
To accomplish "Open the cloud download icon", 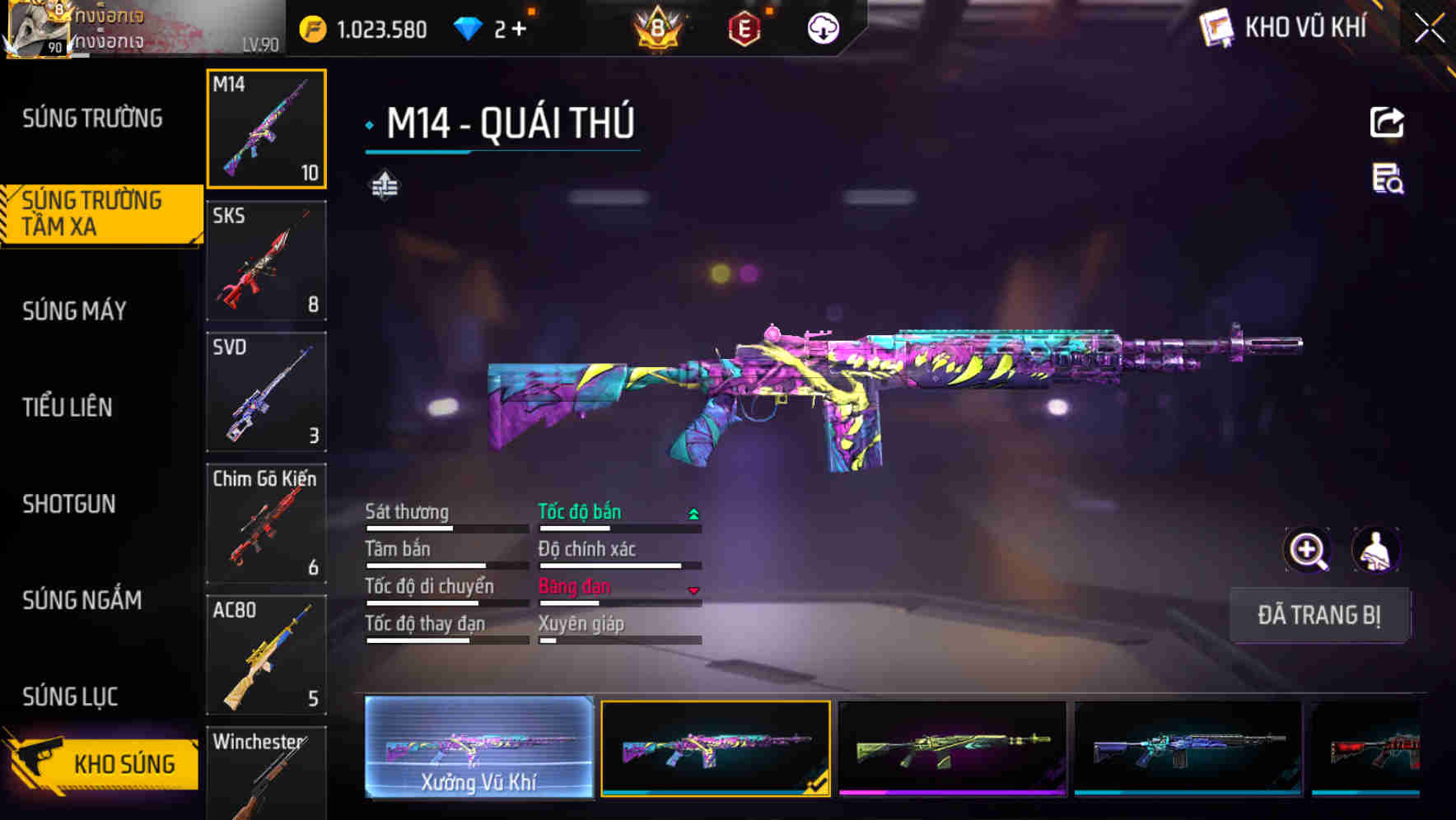I will (823, 27).
